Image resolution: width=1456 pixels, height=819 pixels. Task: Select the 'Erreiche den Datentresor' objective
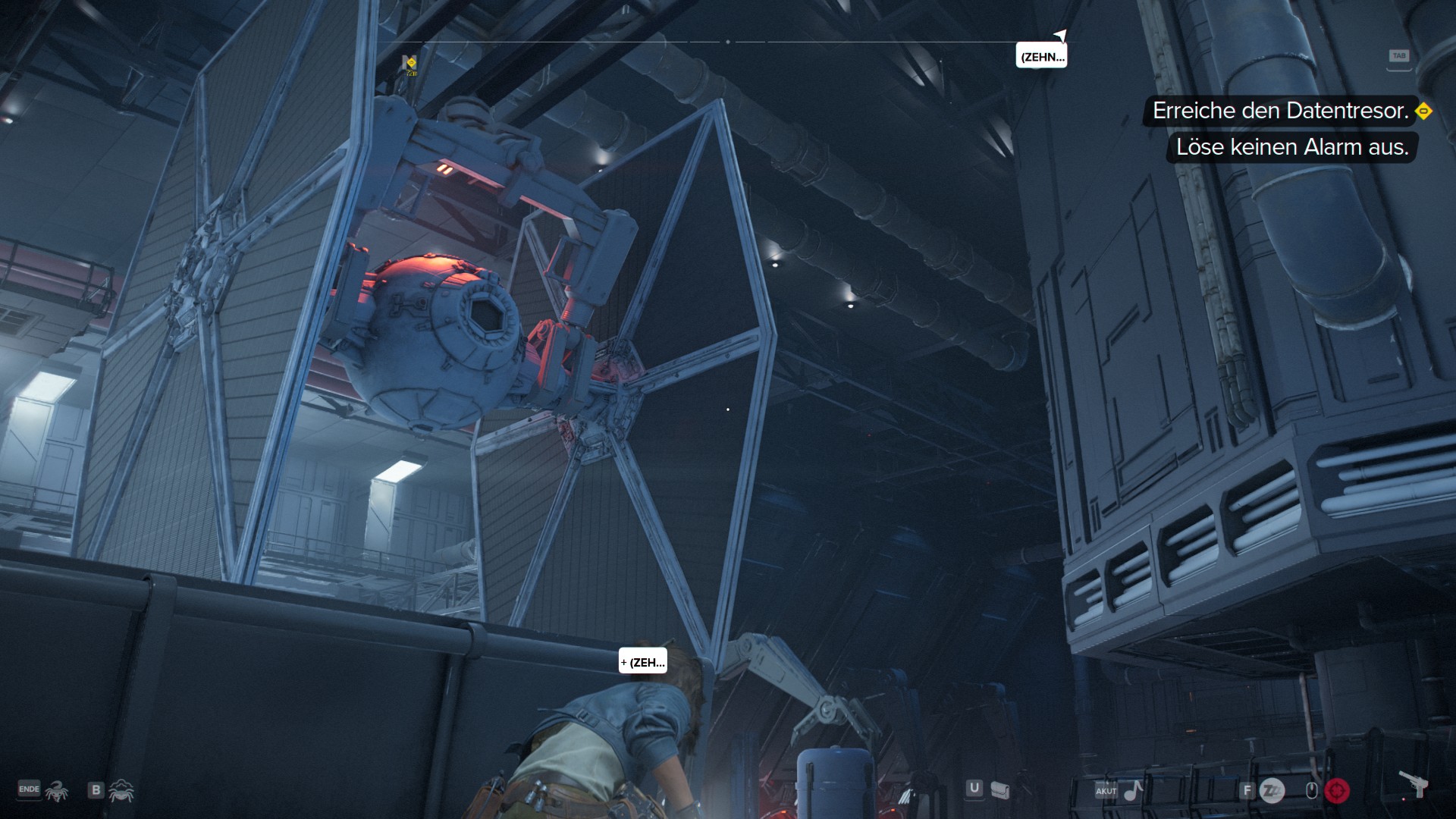pos(1280,111)
